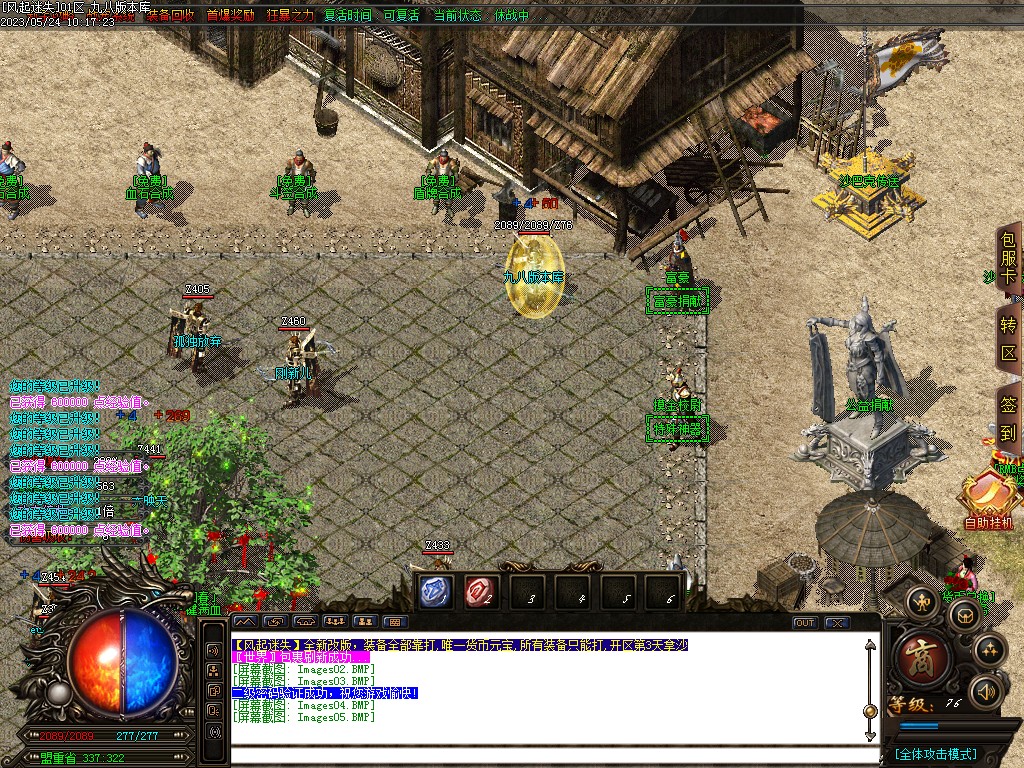Close the game with the X button
Screen dimensions: 1024x768
(837, 622)
